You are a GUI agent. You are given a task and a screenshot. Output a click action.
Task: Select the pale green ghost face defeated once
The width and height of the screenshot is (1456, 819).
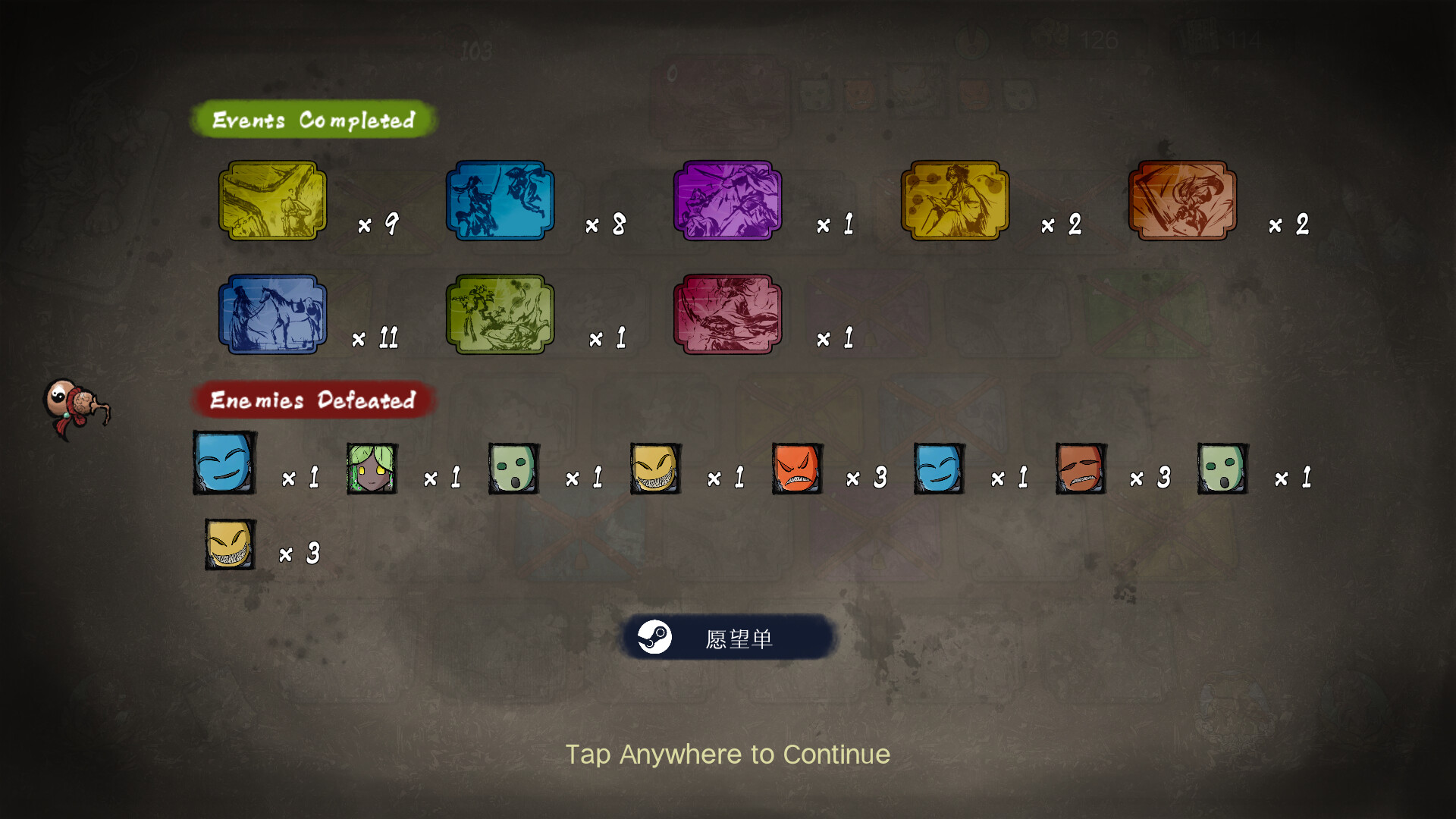tap(513, 468)
